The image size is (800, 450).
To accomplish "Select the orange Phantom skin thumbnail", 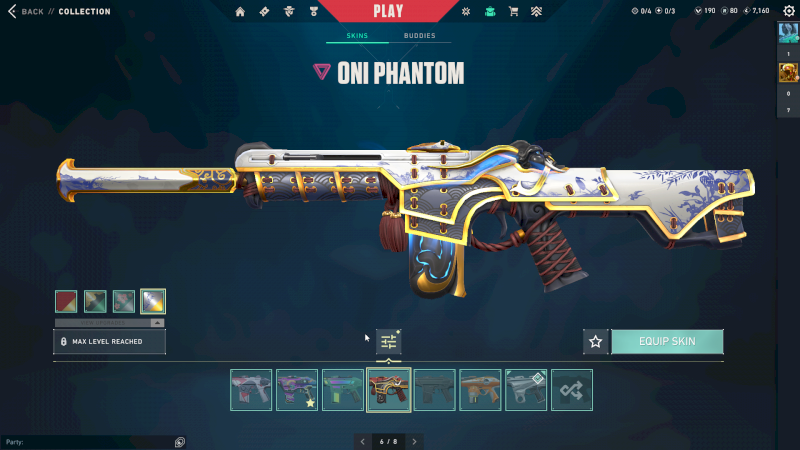I will tap(480, 390).
